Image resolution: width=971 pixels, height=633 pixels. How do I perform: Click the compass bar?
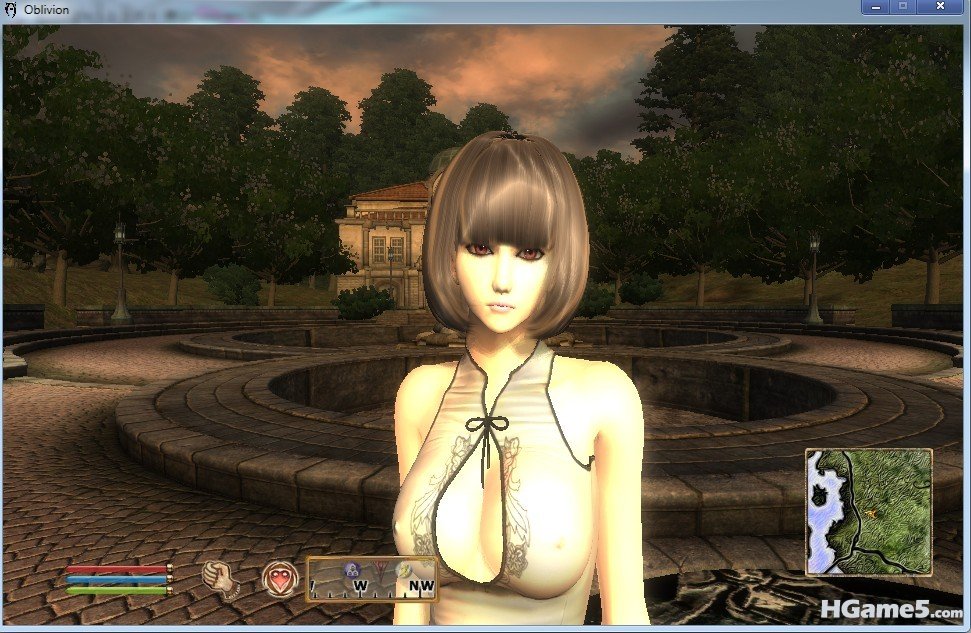click(371, 578)
